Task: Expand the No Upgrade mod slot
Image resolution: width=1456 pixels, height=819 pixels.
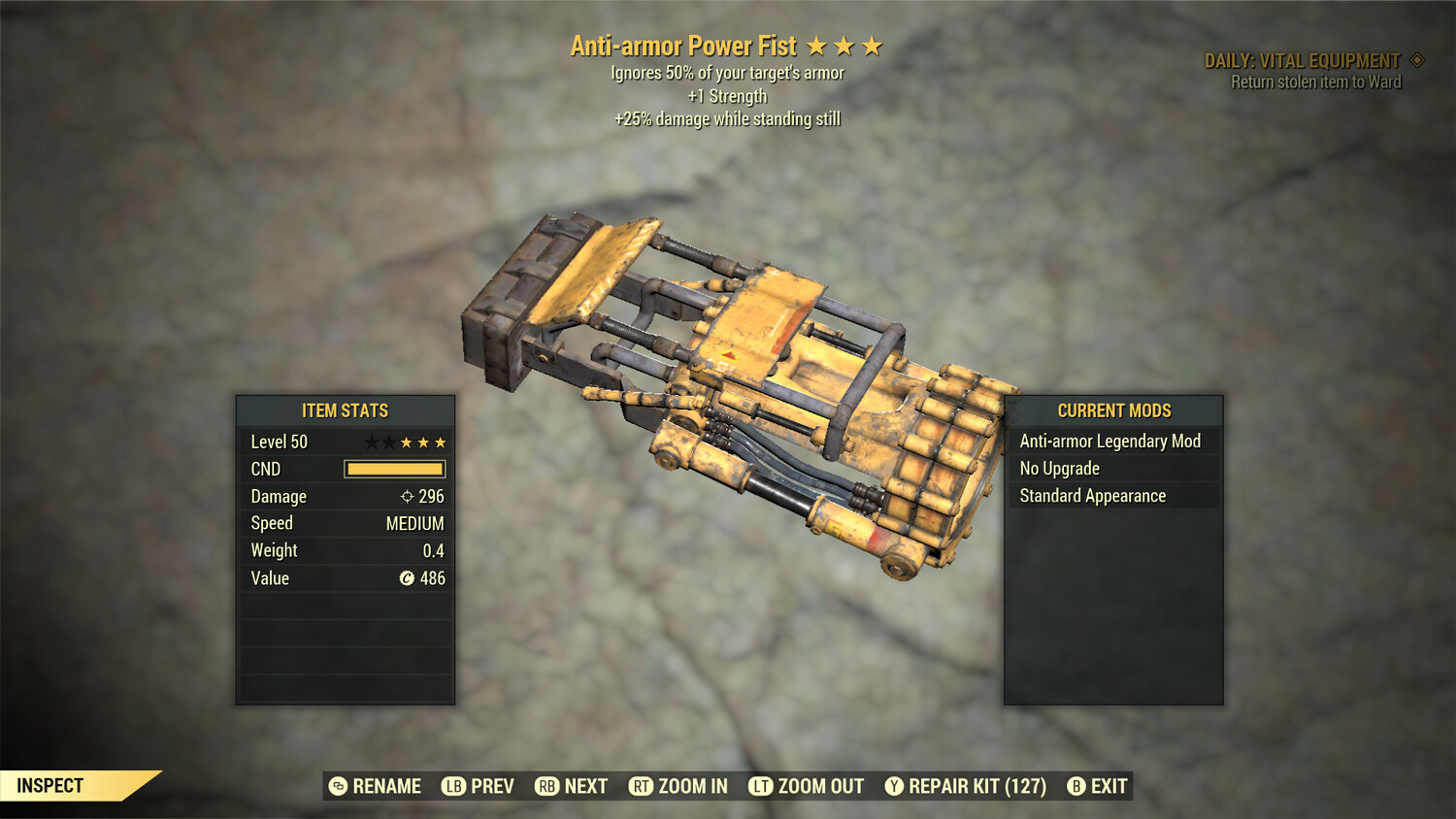Action: (x=1109, y=468)
